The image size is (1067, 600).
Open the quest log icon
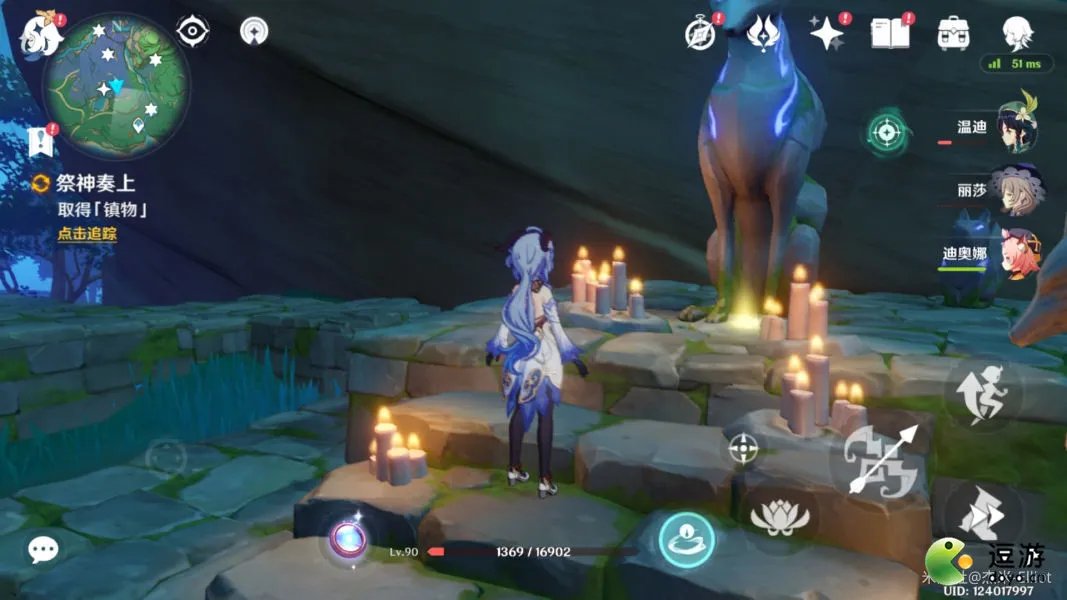[x=41, y=142]
